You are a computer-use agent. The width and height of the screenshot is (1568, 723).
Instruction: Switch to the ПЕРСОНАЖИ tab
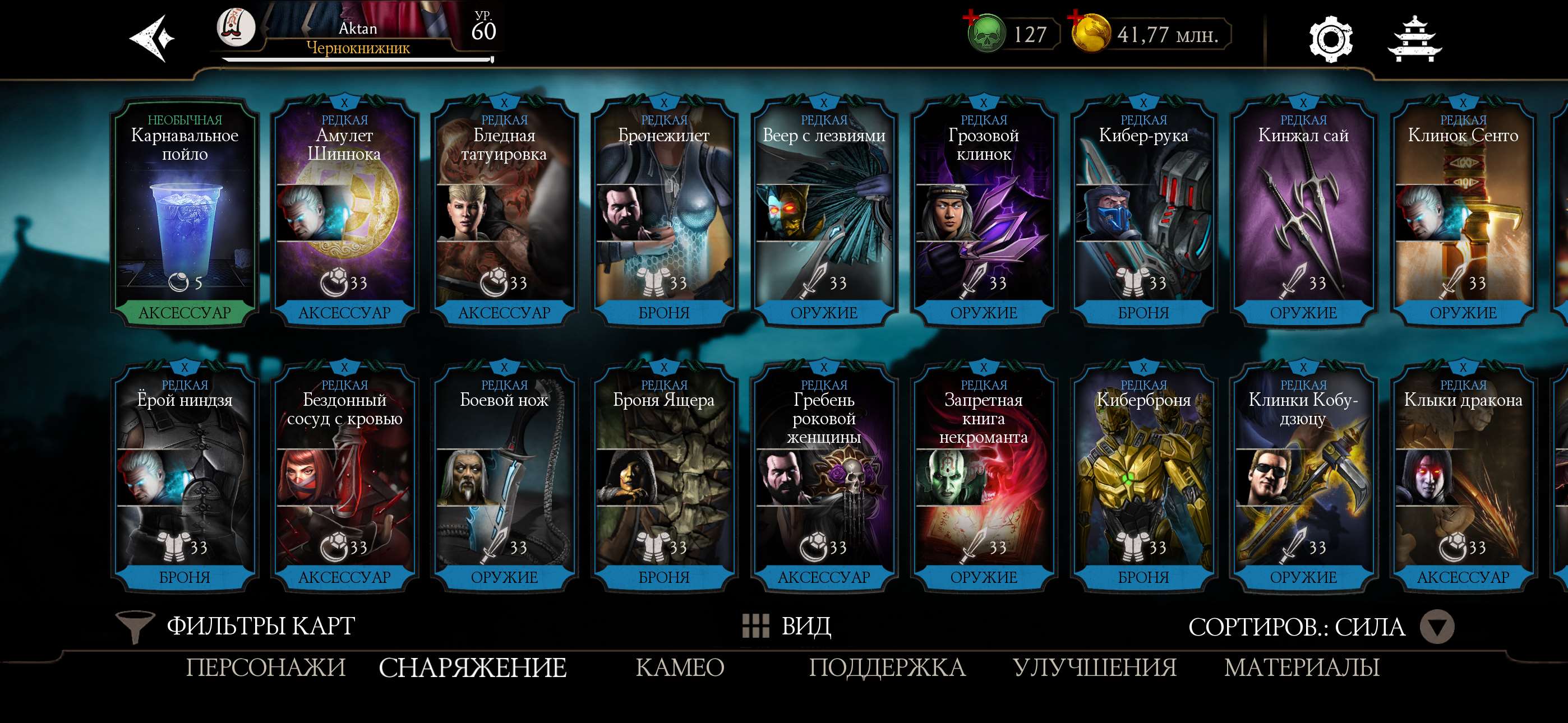coord(265,668)
